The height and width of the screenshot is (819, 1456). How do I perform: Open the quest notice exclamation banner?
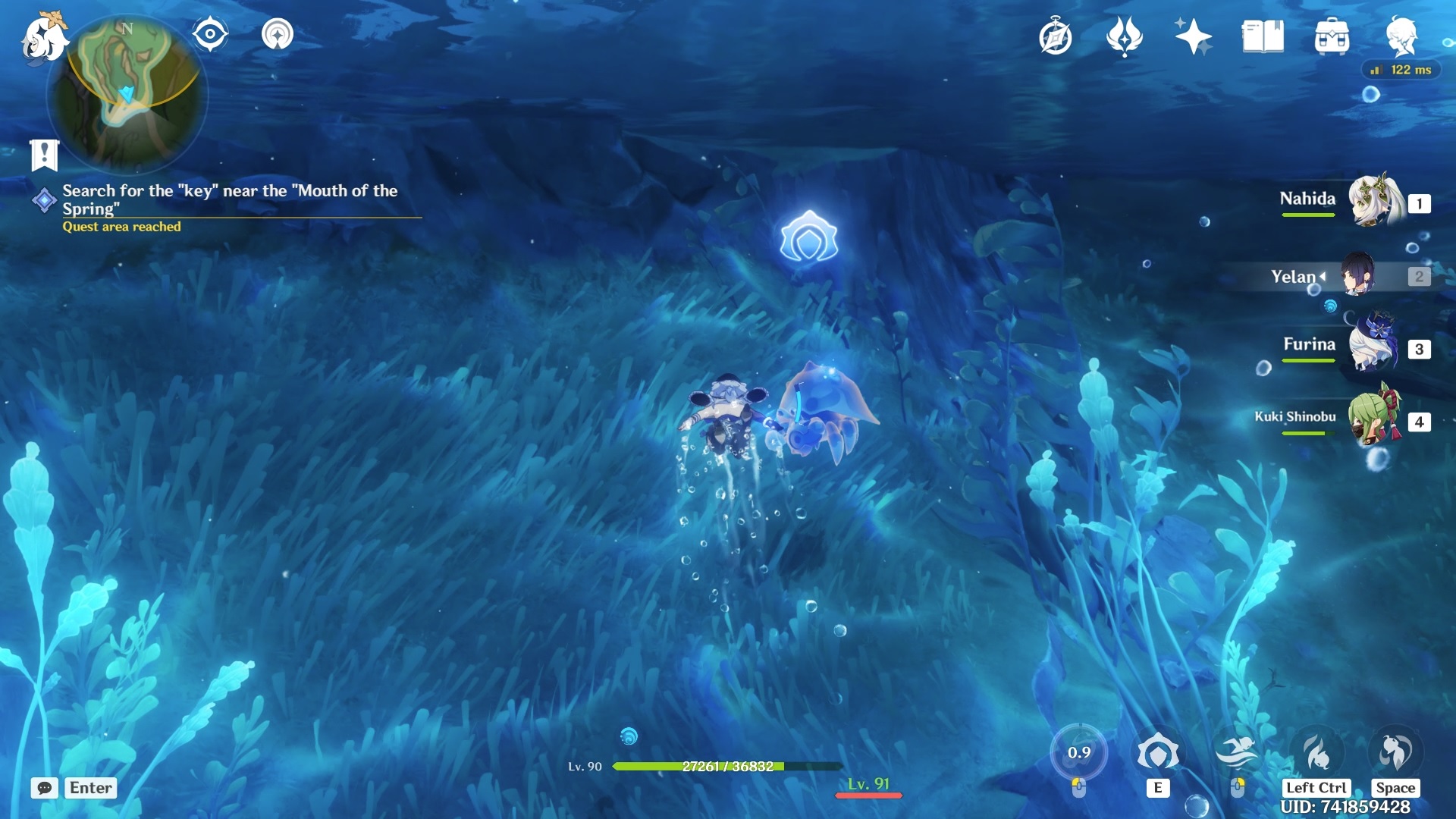coord(44,155)
